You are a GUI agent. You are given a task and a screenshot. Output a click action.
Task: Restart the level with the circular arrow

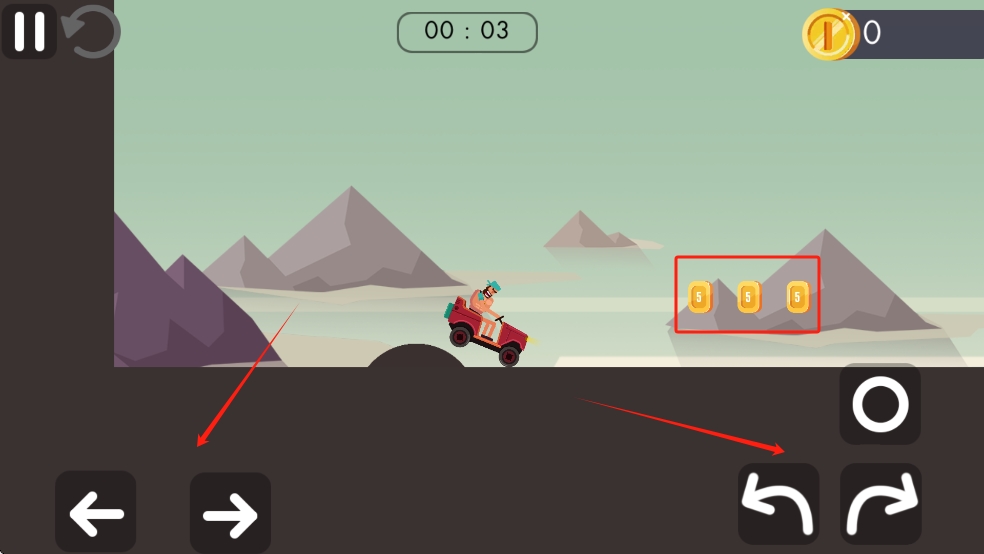[92, 32]
